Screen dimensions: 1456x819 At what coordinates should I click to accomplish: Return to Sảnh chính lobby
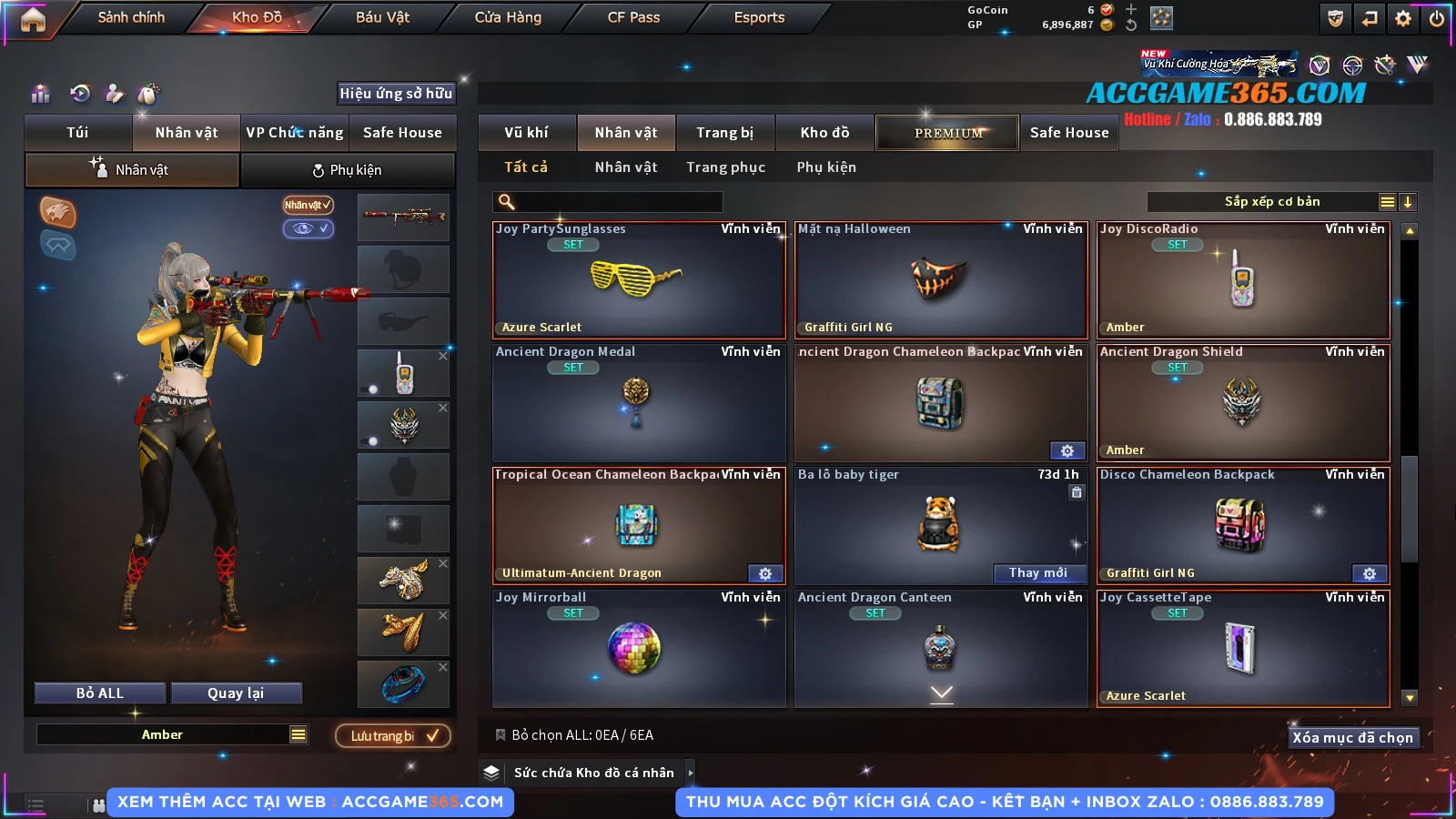[131, 17]
